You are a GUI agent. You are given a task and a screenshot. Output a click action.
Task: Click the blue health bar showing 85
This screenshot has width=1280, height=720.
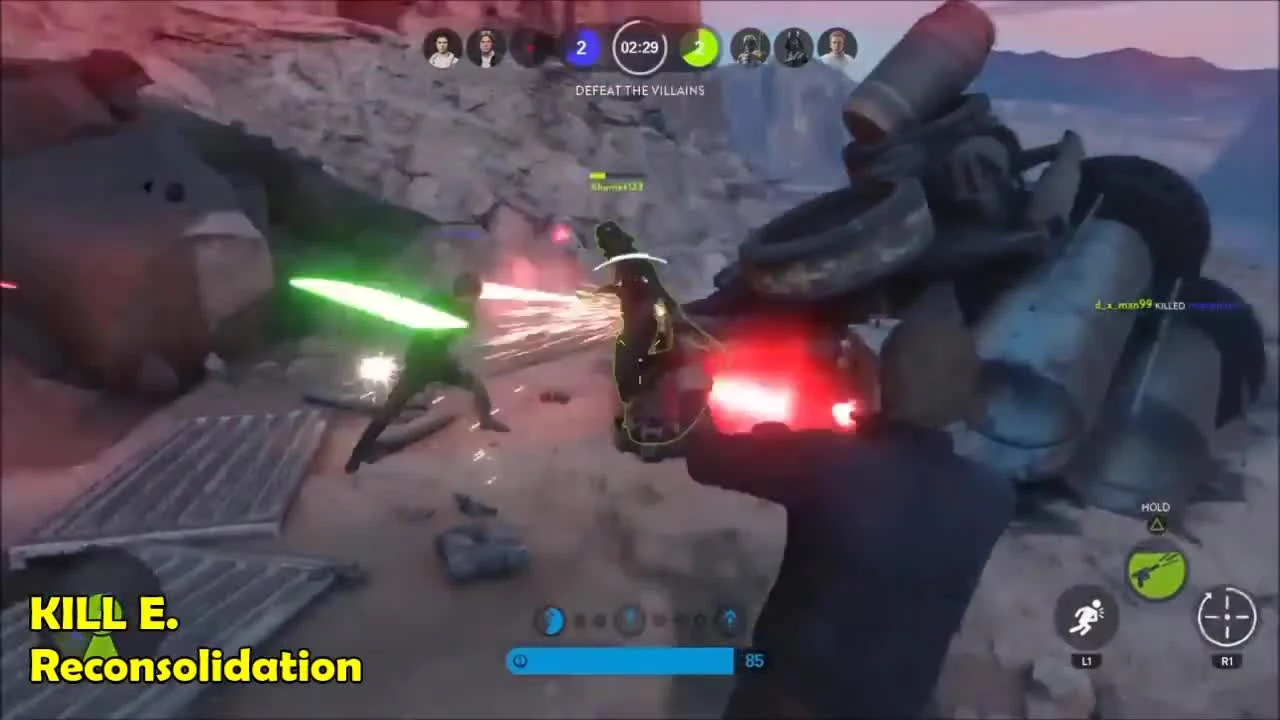click(620, 660)
